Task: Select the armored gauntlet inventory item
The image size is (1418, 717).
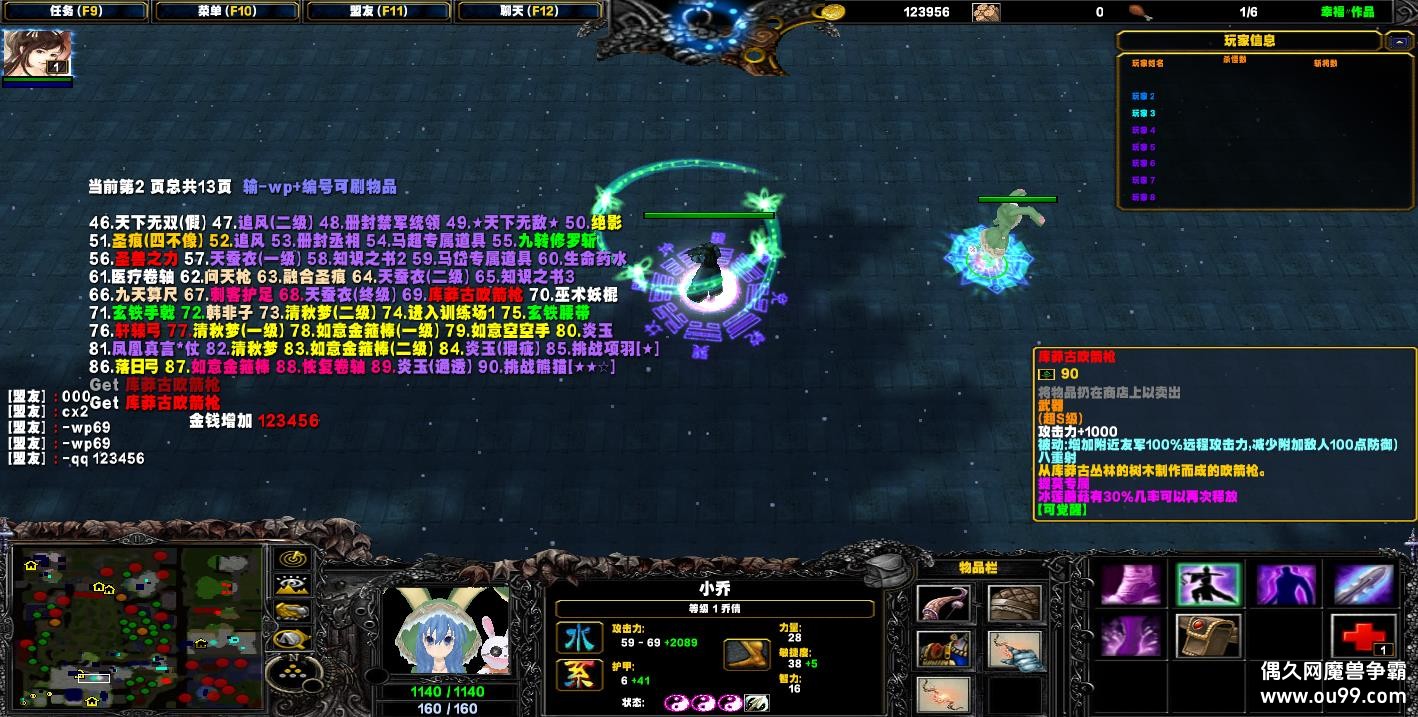Action: [x=1014, y=650]
